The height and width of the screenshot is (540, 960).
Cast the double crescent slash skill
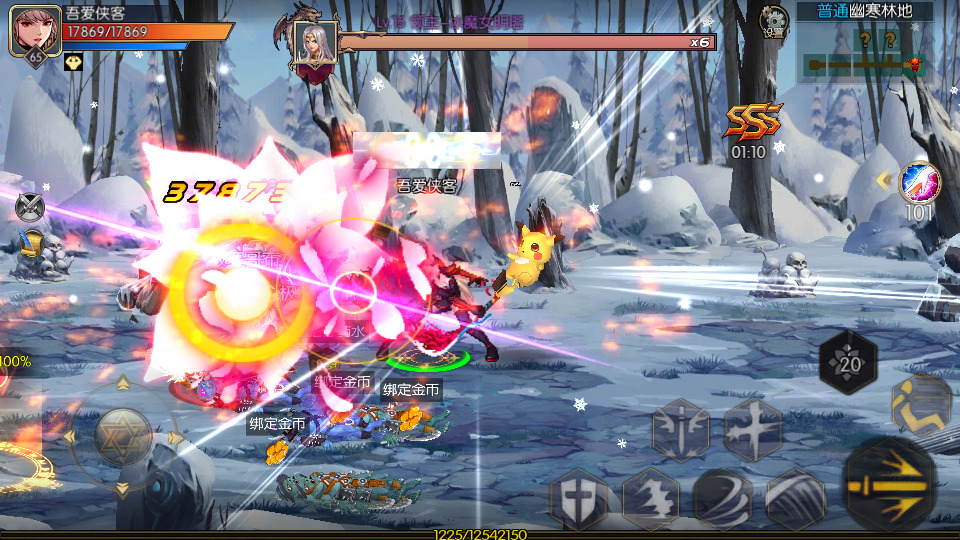[x=723, y=497]
